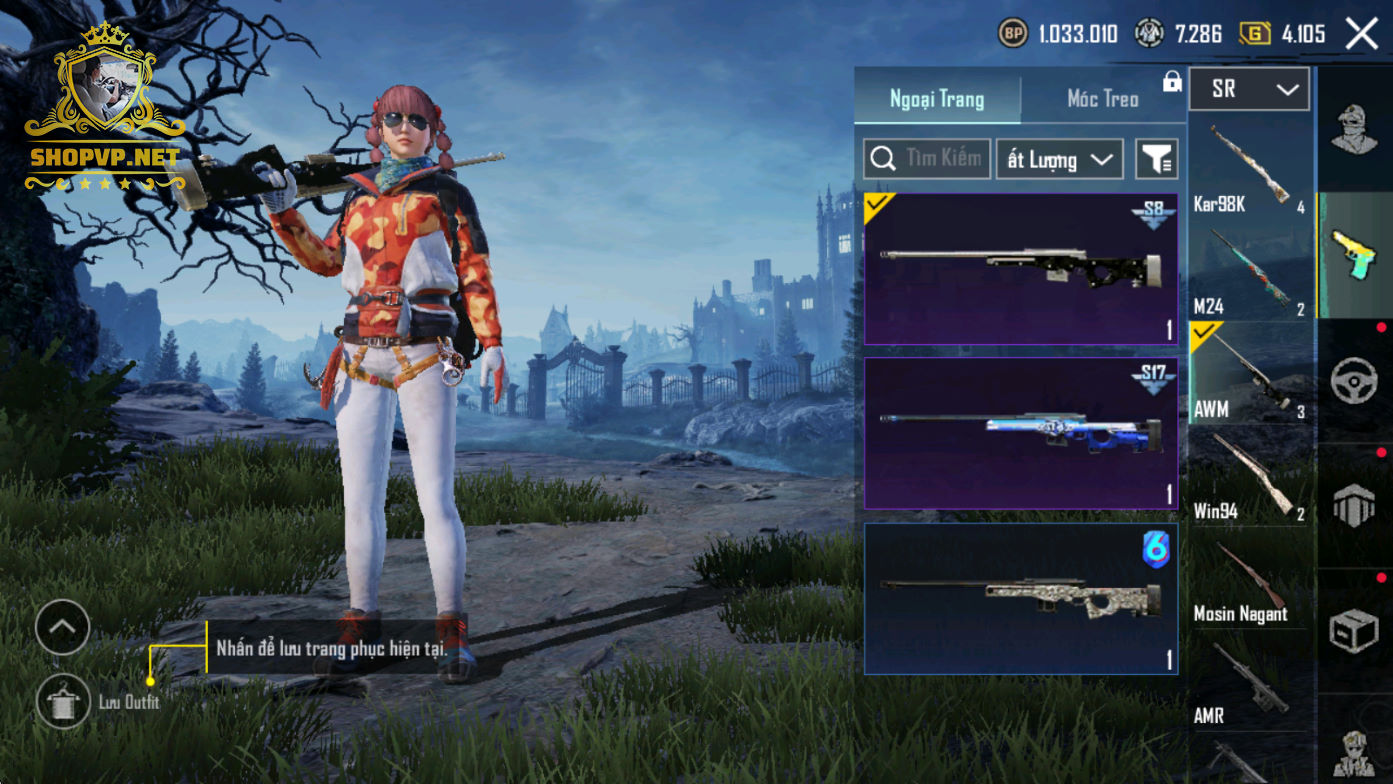Choose Mosin Nagant from the weapon list
The height and width of the screenshot is (784, 1393).
[x=1249, y=580]
